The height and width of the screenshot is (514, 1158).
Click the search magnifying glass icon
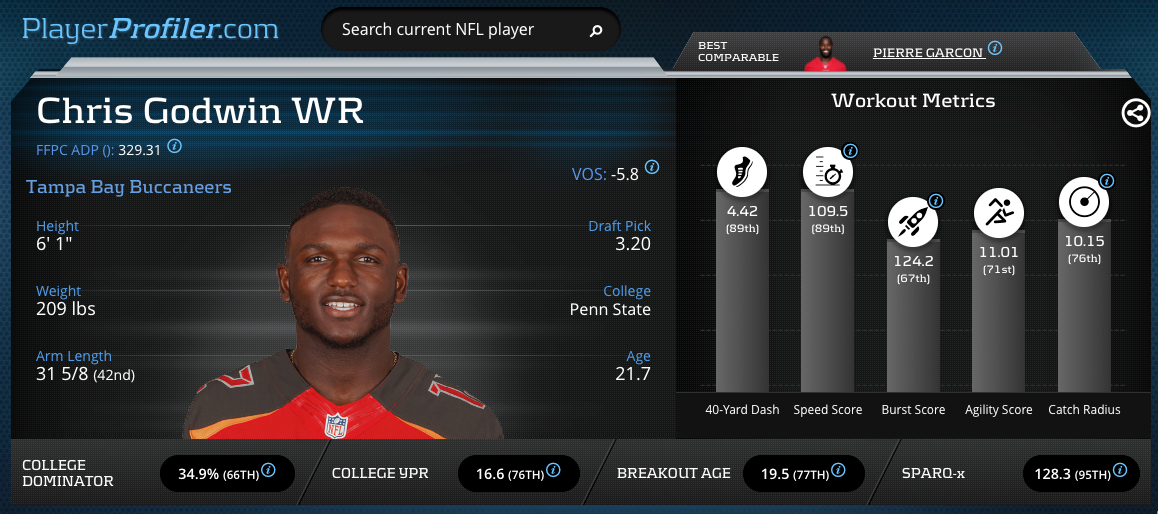[x=596, y=31]
